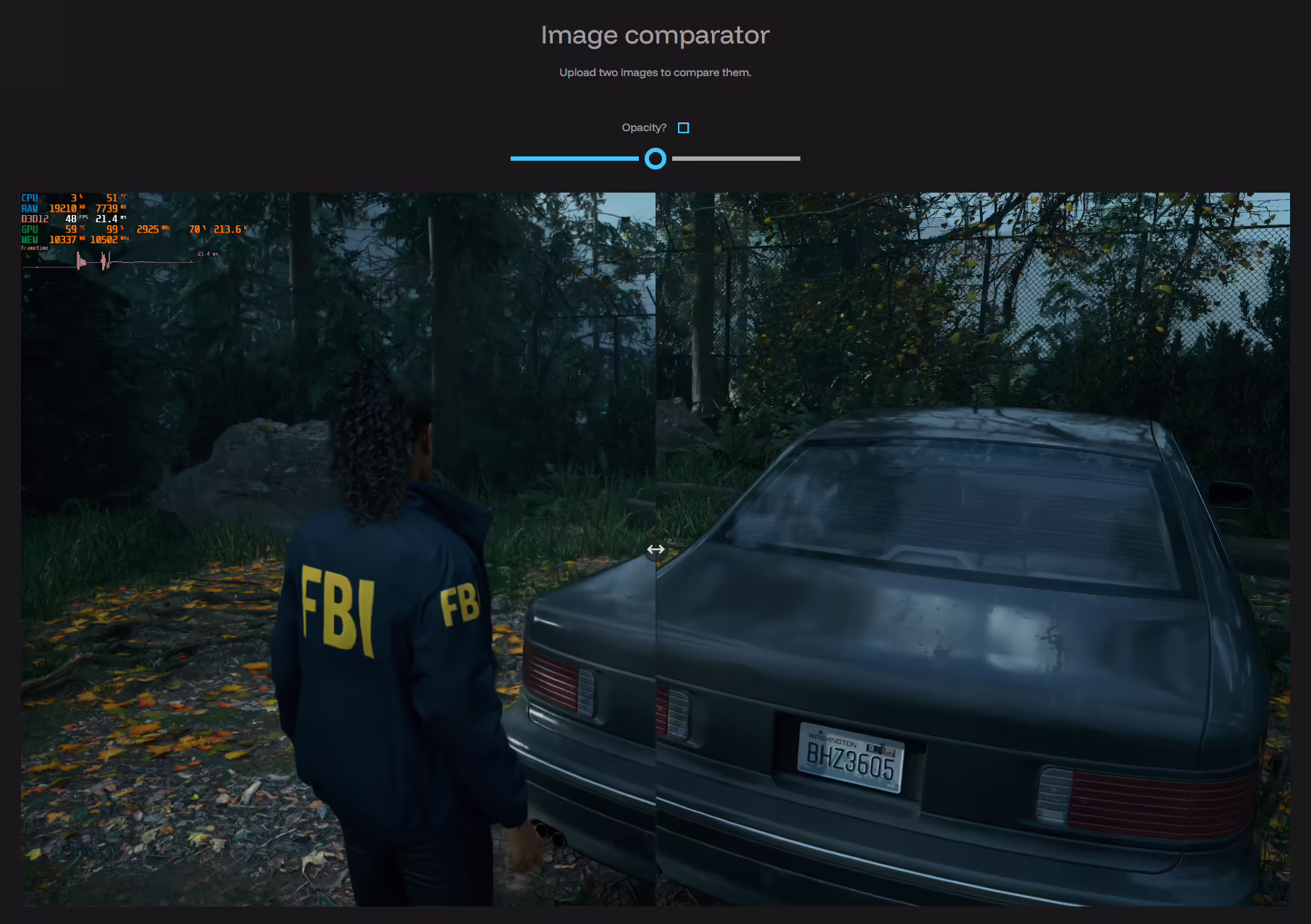Image resolution: width=1311 pixels, height=924 pixels.
Task: Click the Opacity? text label
Action: (644, 127)
